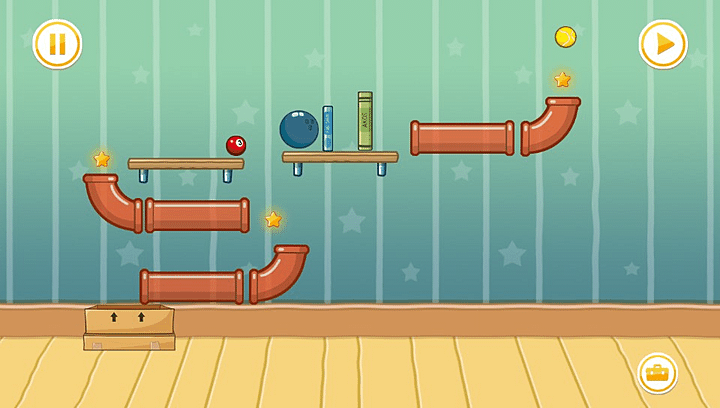
Task: Start the simulation with the play button
Action: [x=663, y=44]
